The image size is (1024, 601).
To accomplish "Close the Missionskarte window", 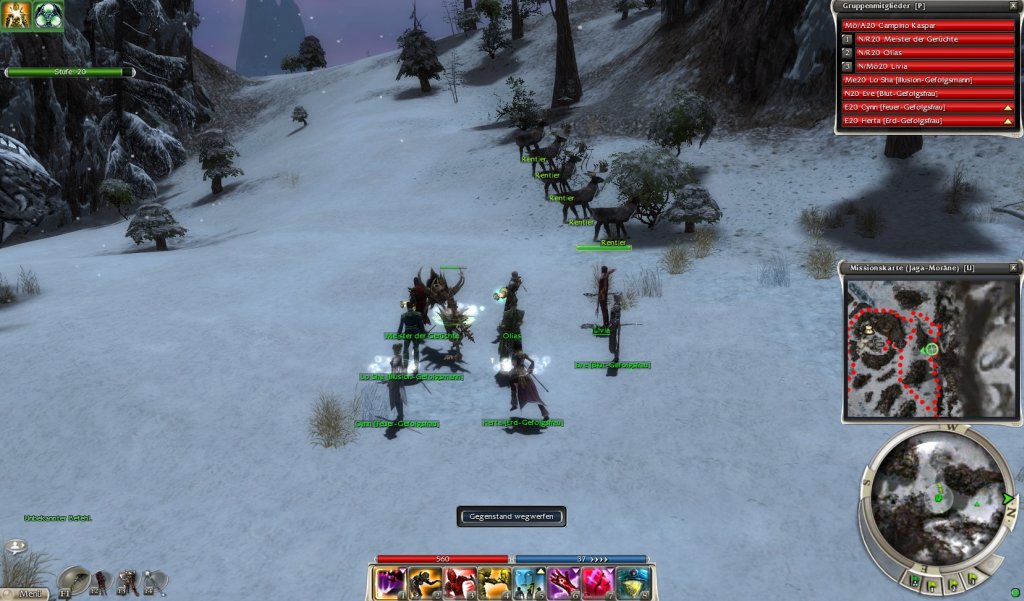I will pos(1013,268).
